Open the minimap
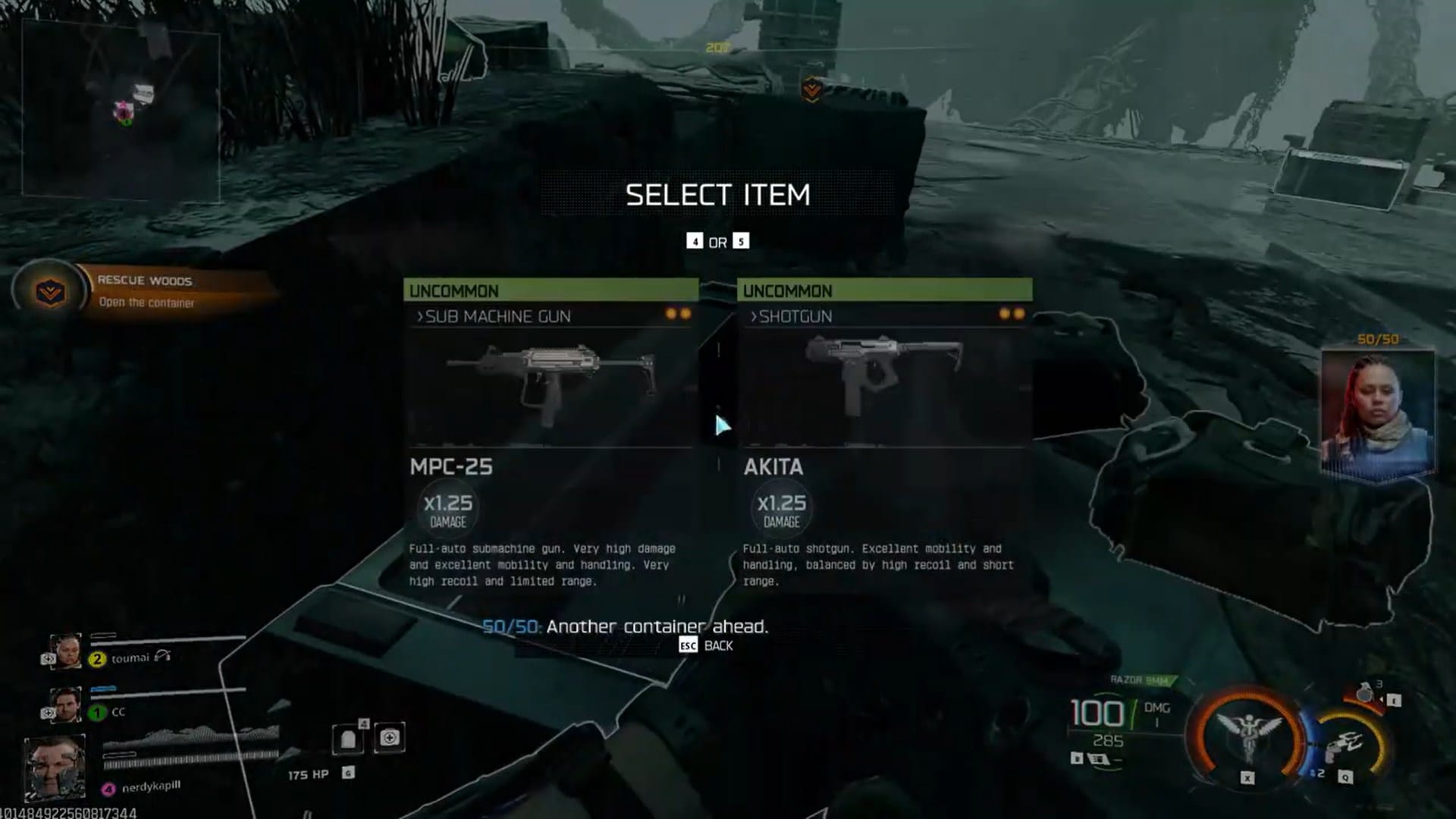Image resolution: width=1456 pixels, height=819 pixels. (x=121, y=111)
